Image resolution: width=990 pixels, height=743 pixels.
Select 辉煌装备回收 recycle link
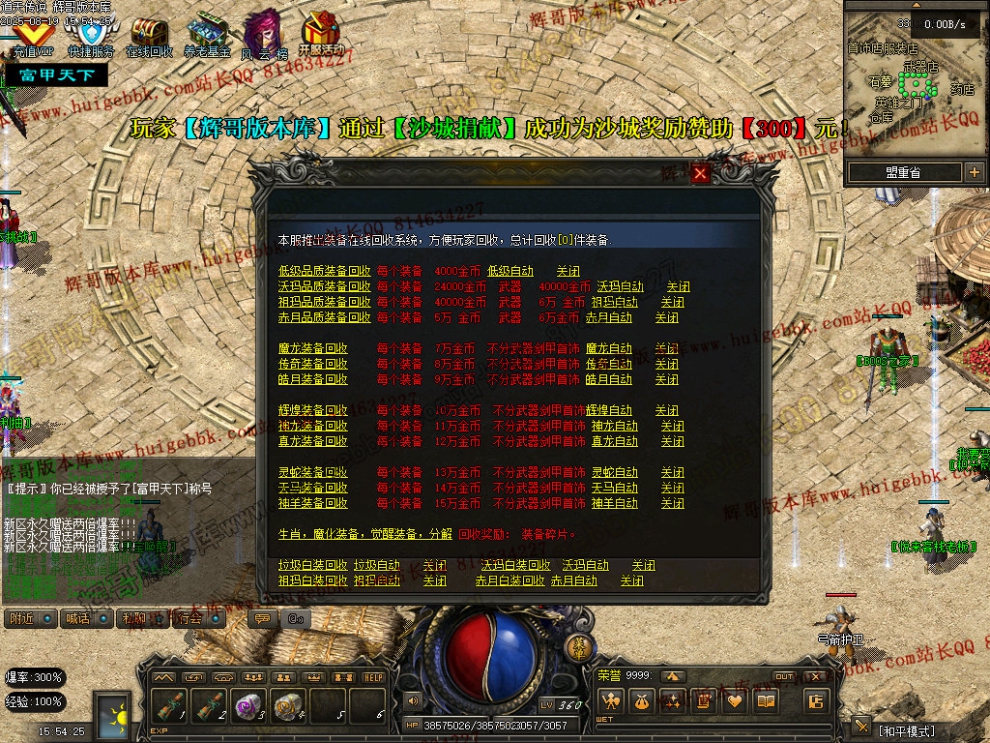tap(313, 411)
